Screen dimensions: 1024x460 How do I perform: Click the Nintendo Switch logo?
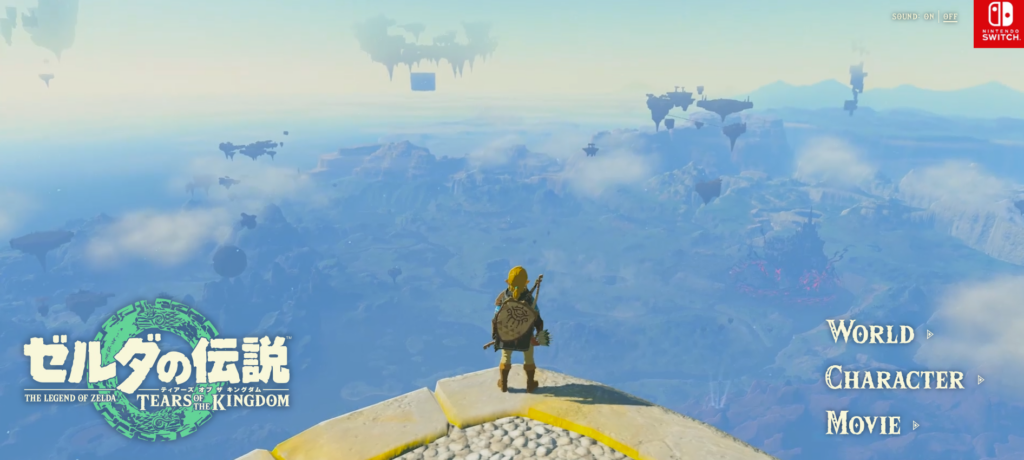tap(998, 24)
